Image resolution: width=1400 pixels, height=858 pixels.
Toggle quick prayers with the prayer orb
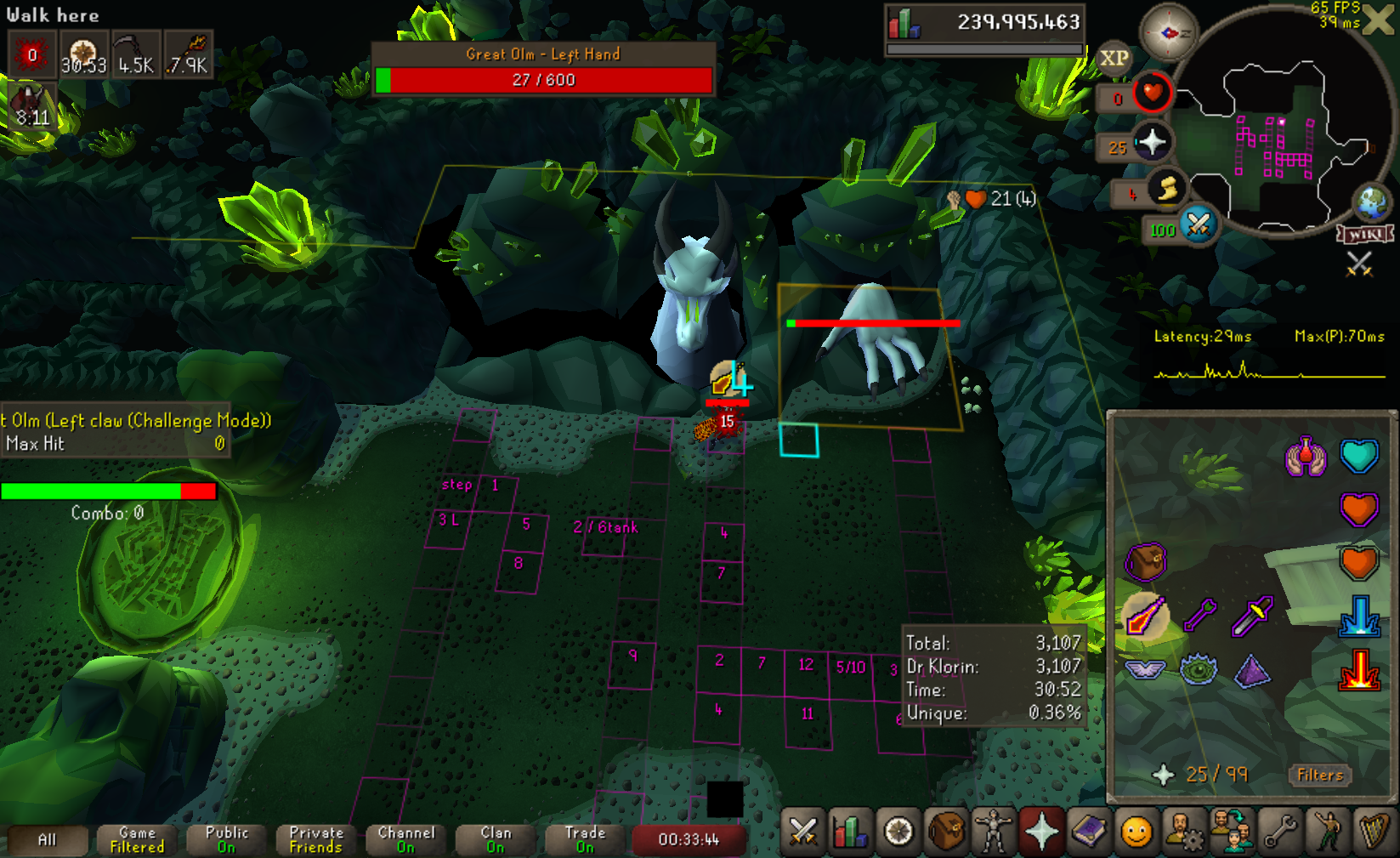[1151, 142]
